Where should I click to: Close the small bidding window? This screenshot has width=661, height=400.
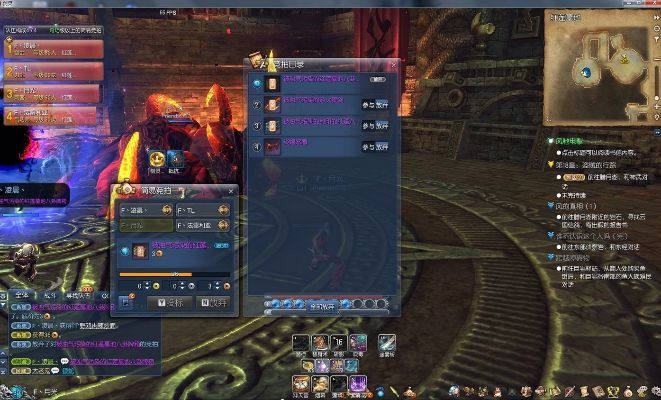point(231,190)
